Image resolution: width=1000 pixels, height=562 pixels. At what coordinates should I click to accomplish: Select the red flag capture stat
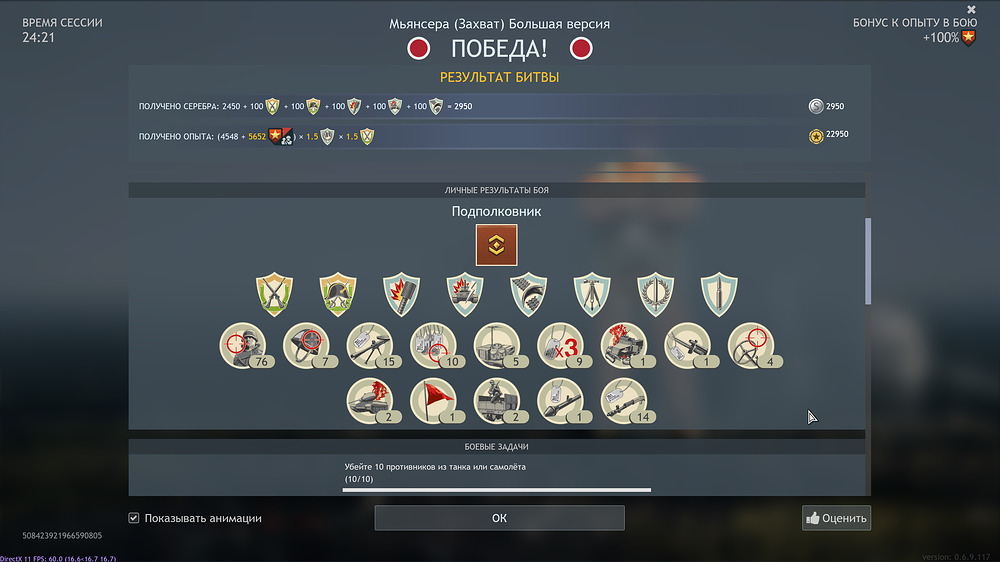point(434,401)
